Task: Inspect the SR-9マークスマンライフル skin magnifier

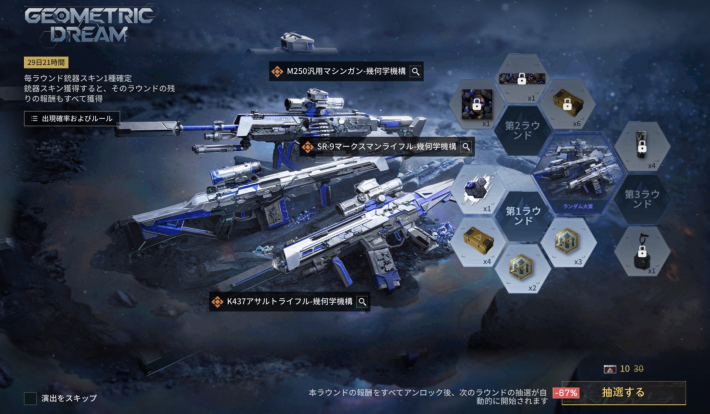Action: [x=466, y=147]
